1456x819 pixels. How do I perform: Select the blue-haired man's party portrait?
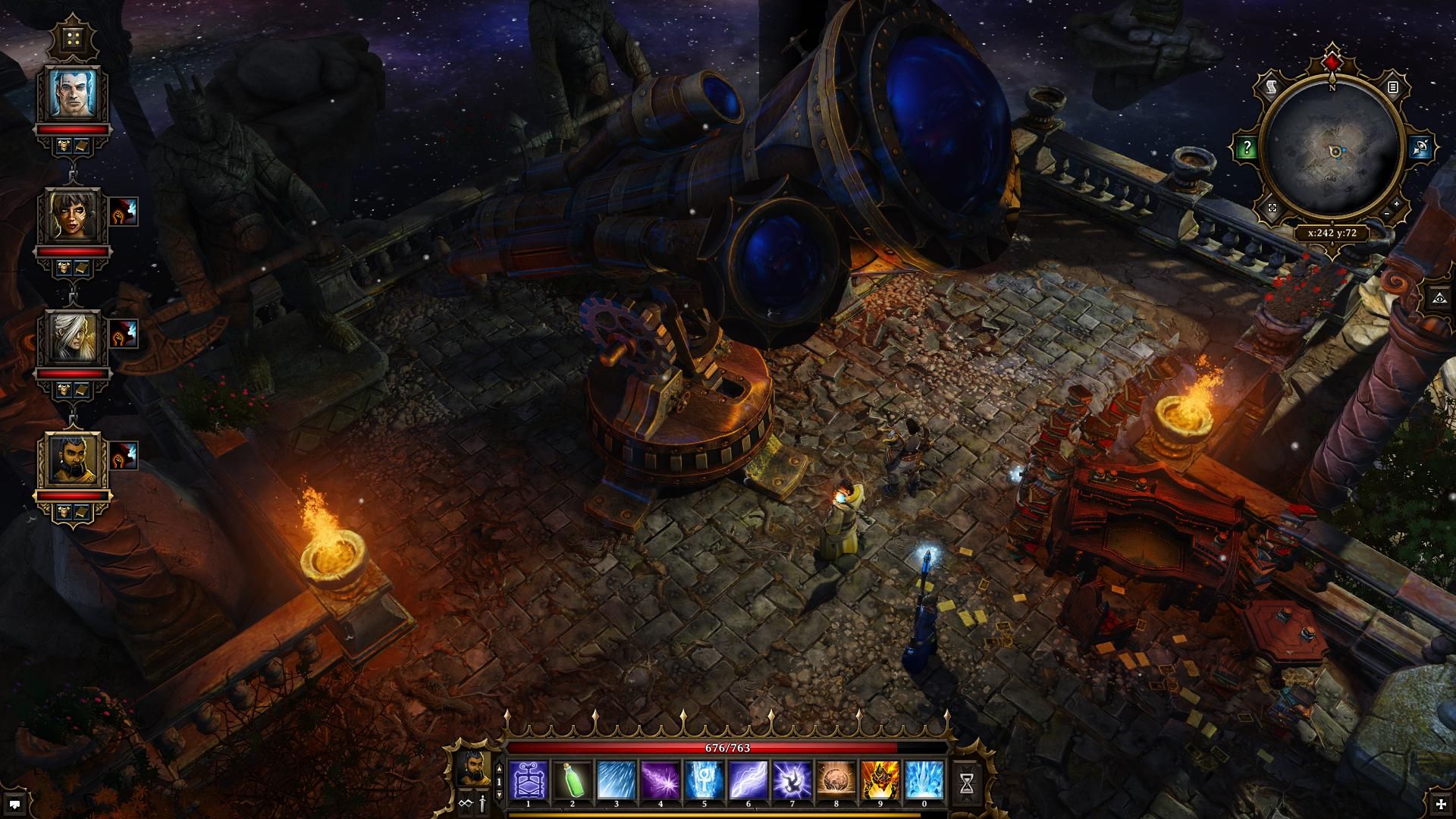(x=75, y=93)
